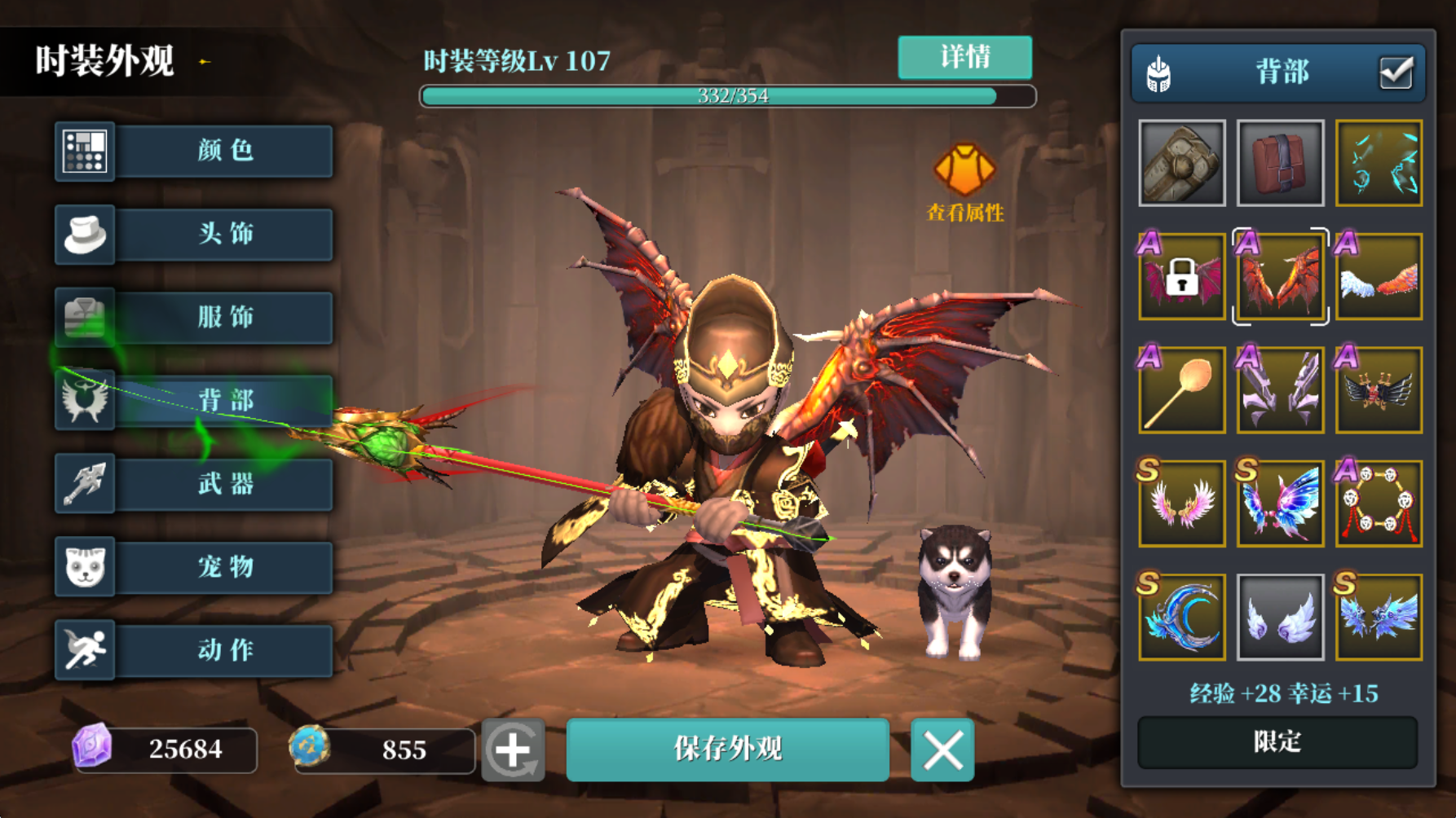Click the shirt icon for 服饰 clothing
1456x818 pixels.
click(85, 318)
